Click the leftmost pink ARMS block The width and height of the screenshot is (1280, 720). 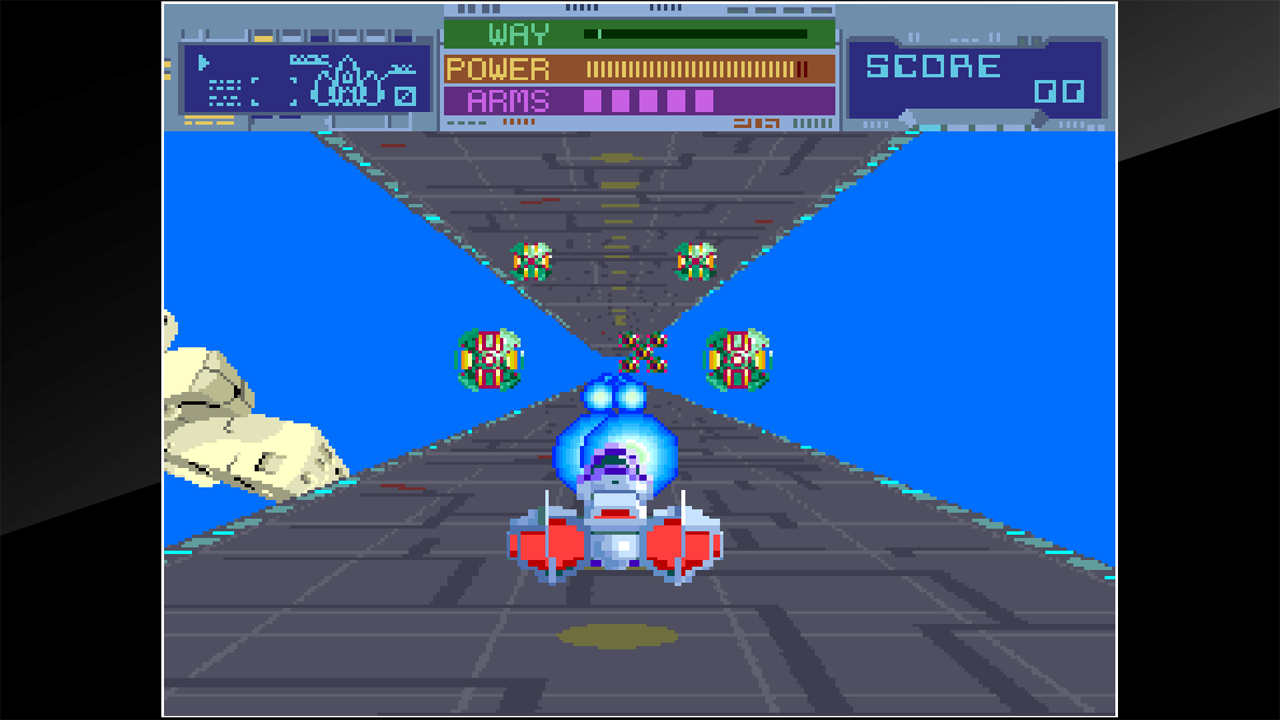pos(592,100)
